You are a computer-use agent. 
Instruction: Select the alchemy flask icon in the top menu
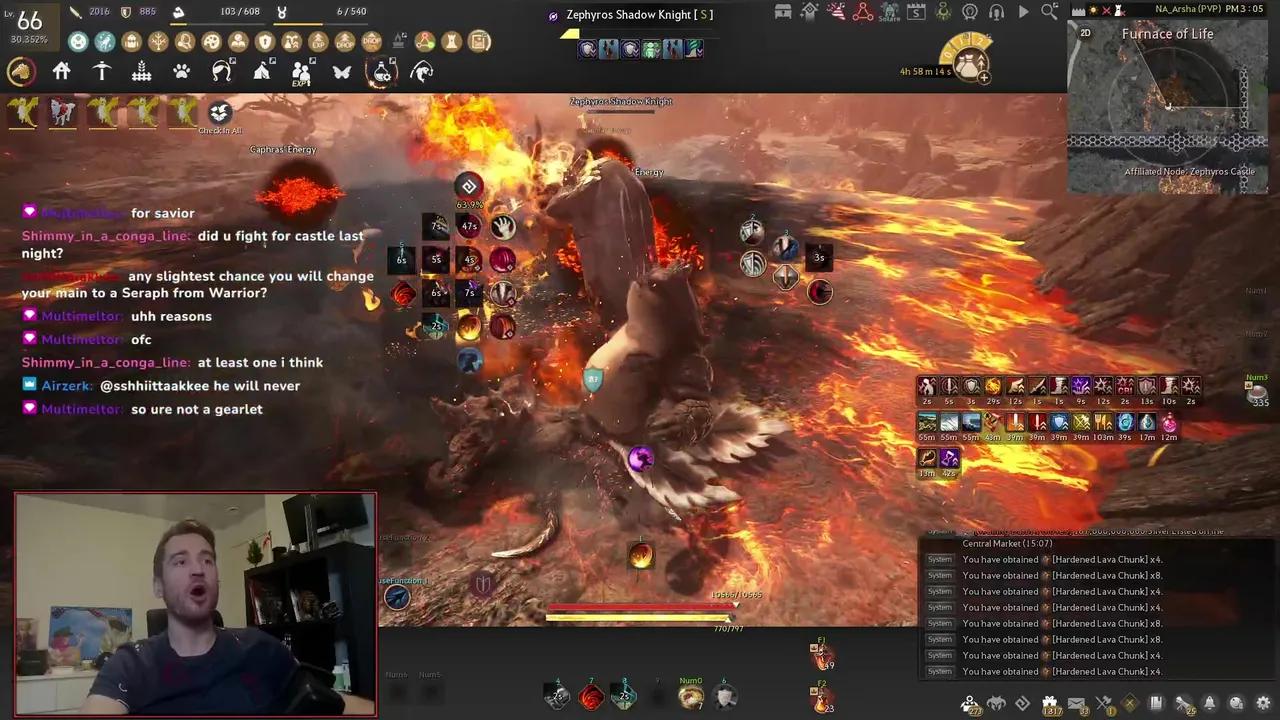382,70
